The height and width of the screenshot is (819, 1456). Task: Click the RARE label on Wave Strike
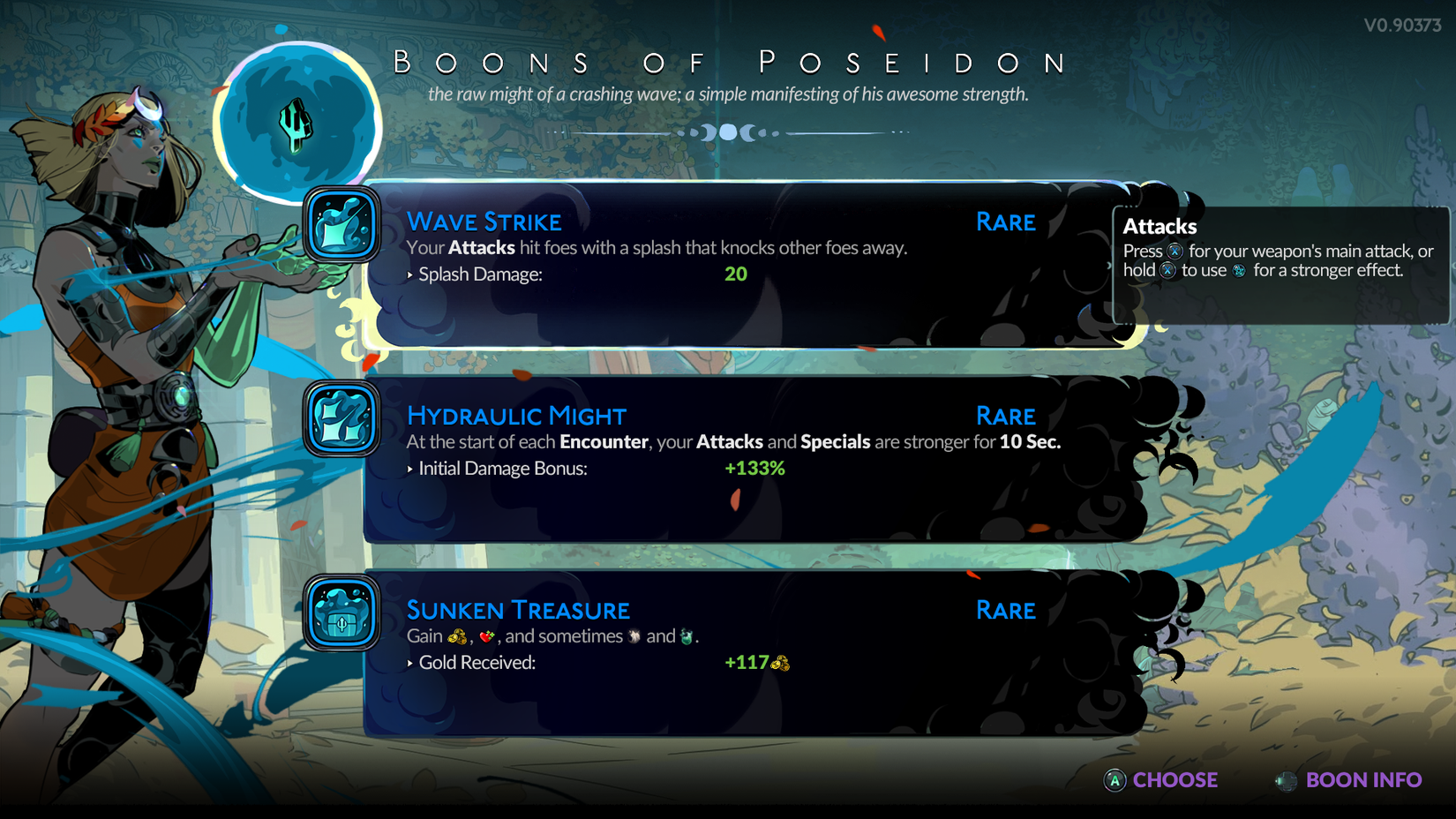click(x=1005, y=222)
